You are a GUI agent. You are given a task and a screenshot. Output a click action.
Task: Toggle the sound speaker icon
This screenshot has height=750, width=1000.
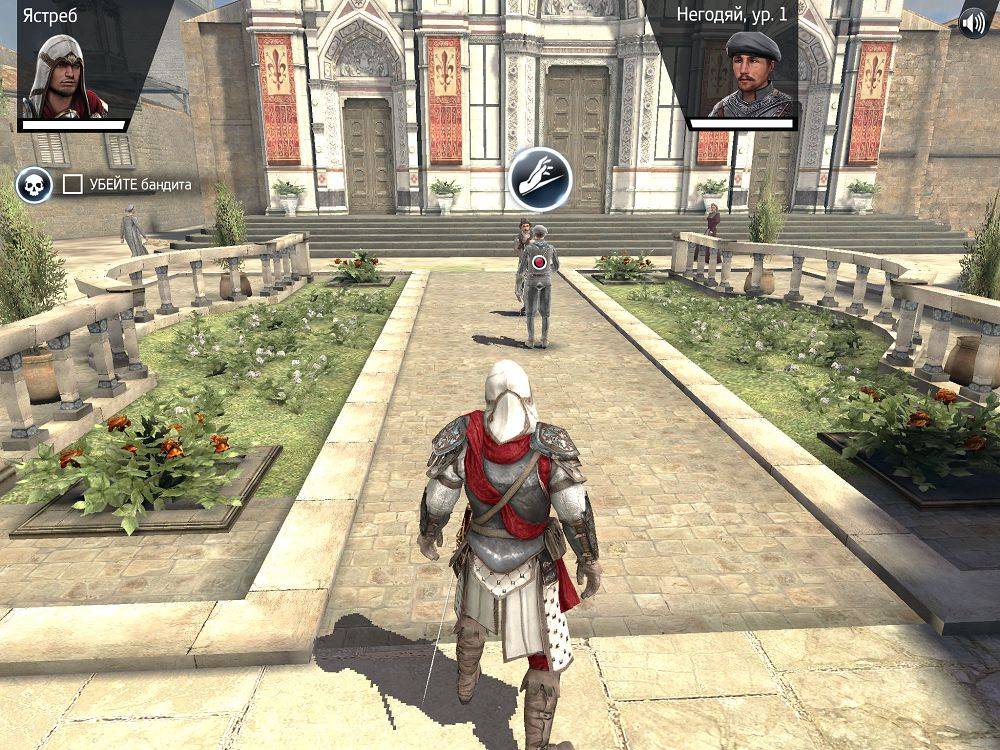click(x=972, y=22)
